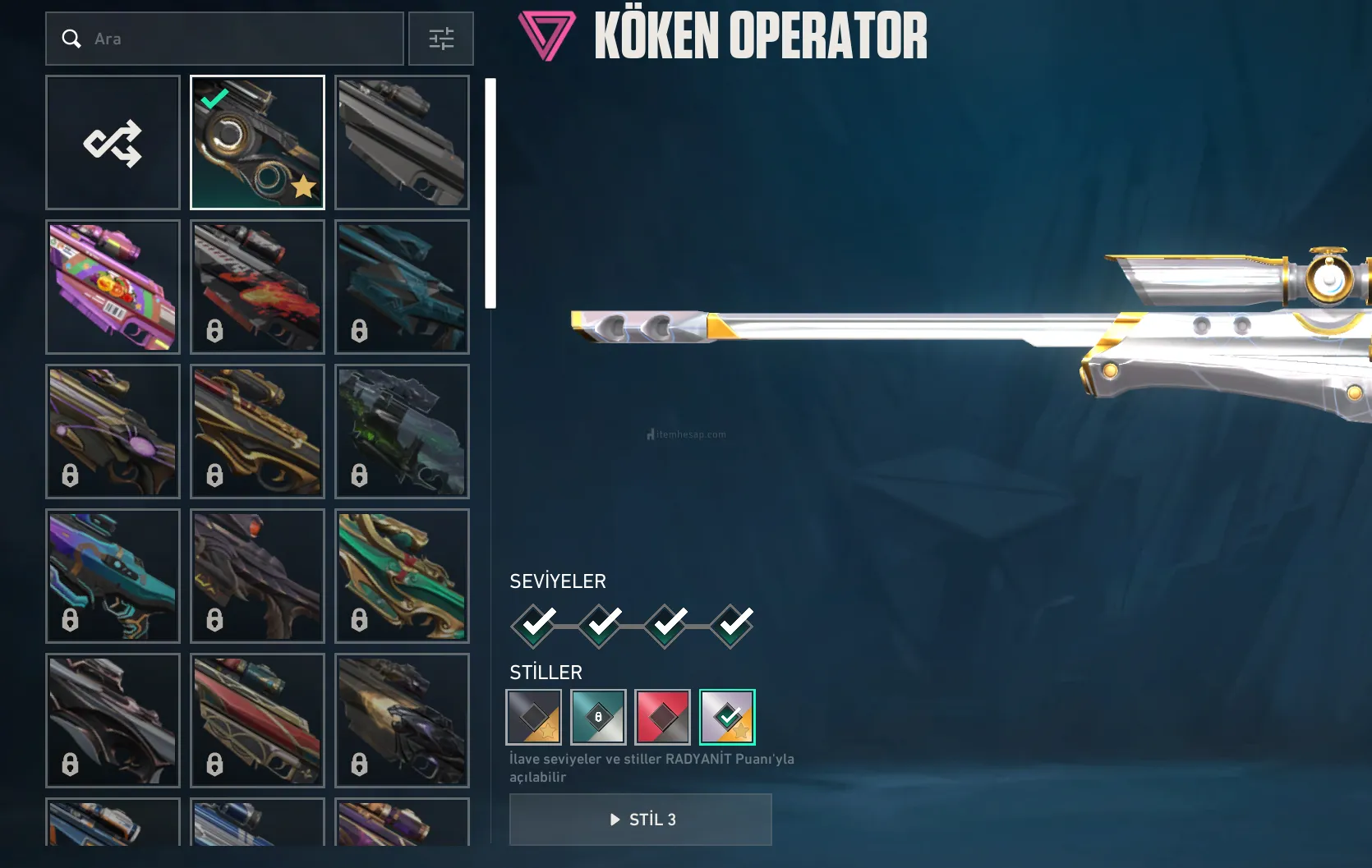
Task: Select the default gray Operator skin
Action: coord(402,142)
